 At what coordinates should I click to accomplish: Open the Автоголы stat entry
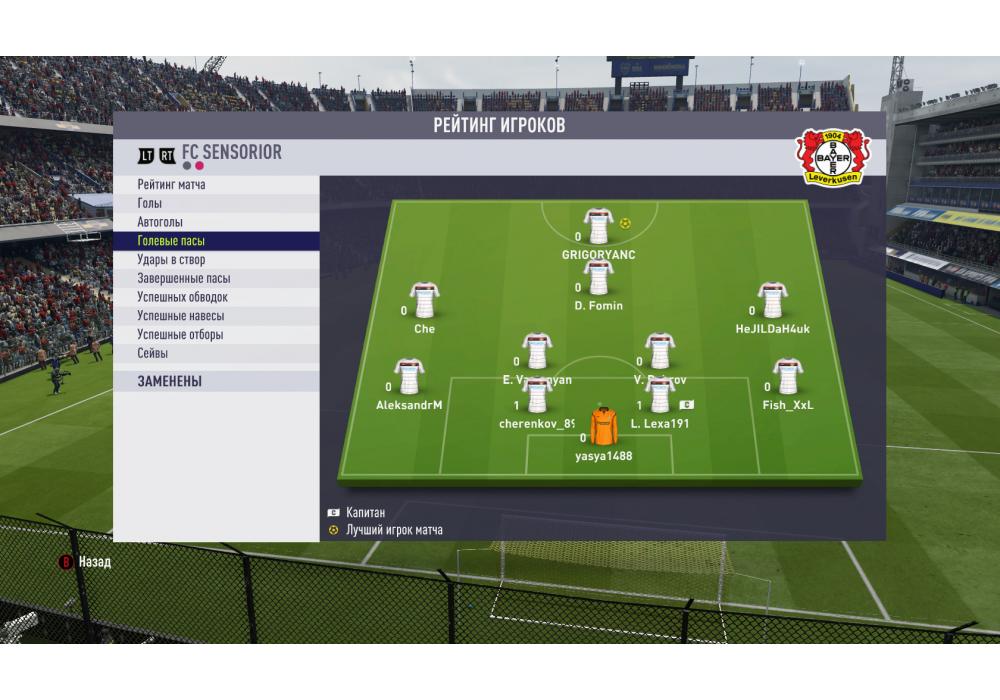(x=160, y=222)
